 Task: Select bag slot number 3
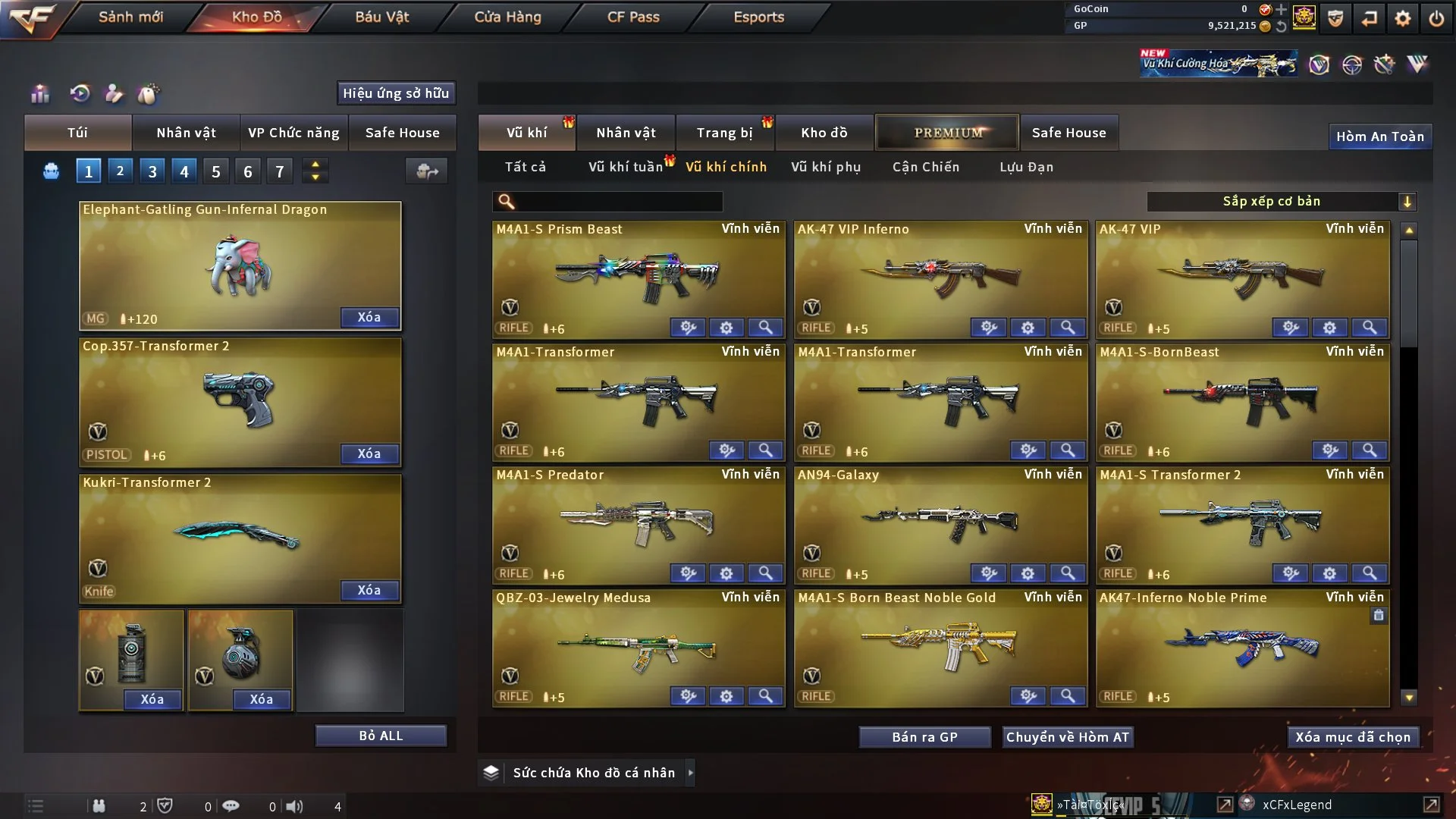pos(152,171)
